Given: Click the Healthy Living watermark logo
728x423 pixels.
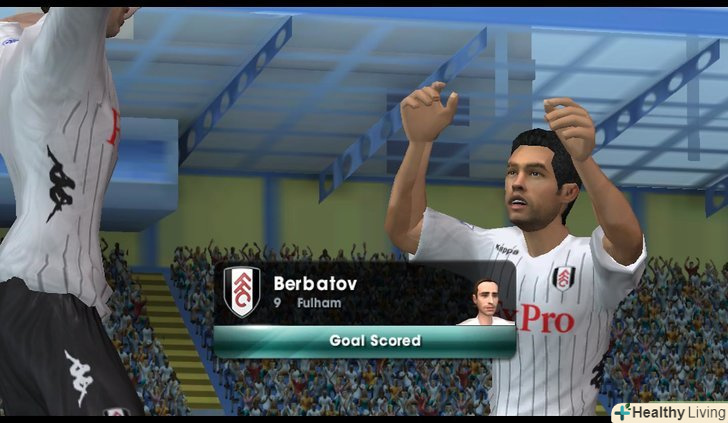Looking at the screenshot, I should (668, 412).
